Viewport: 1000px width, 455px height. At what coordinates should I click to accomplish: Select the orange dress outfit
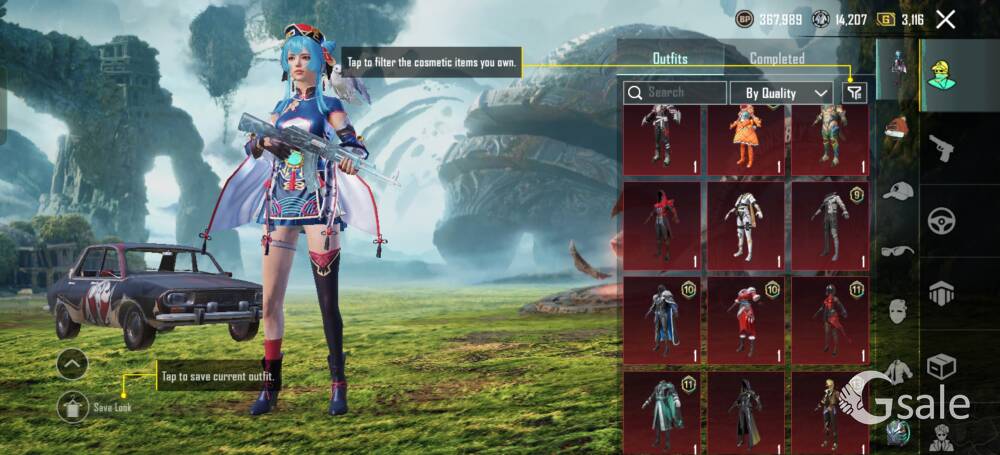(x=745, y=138)
